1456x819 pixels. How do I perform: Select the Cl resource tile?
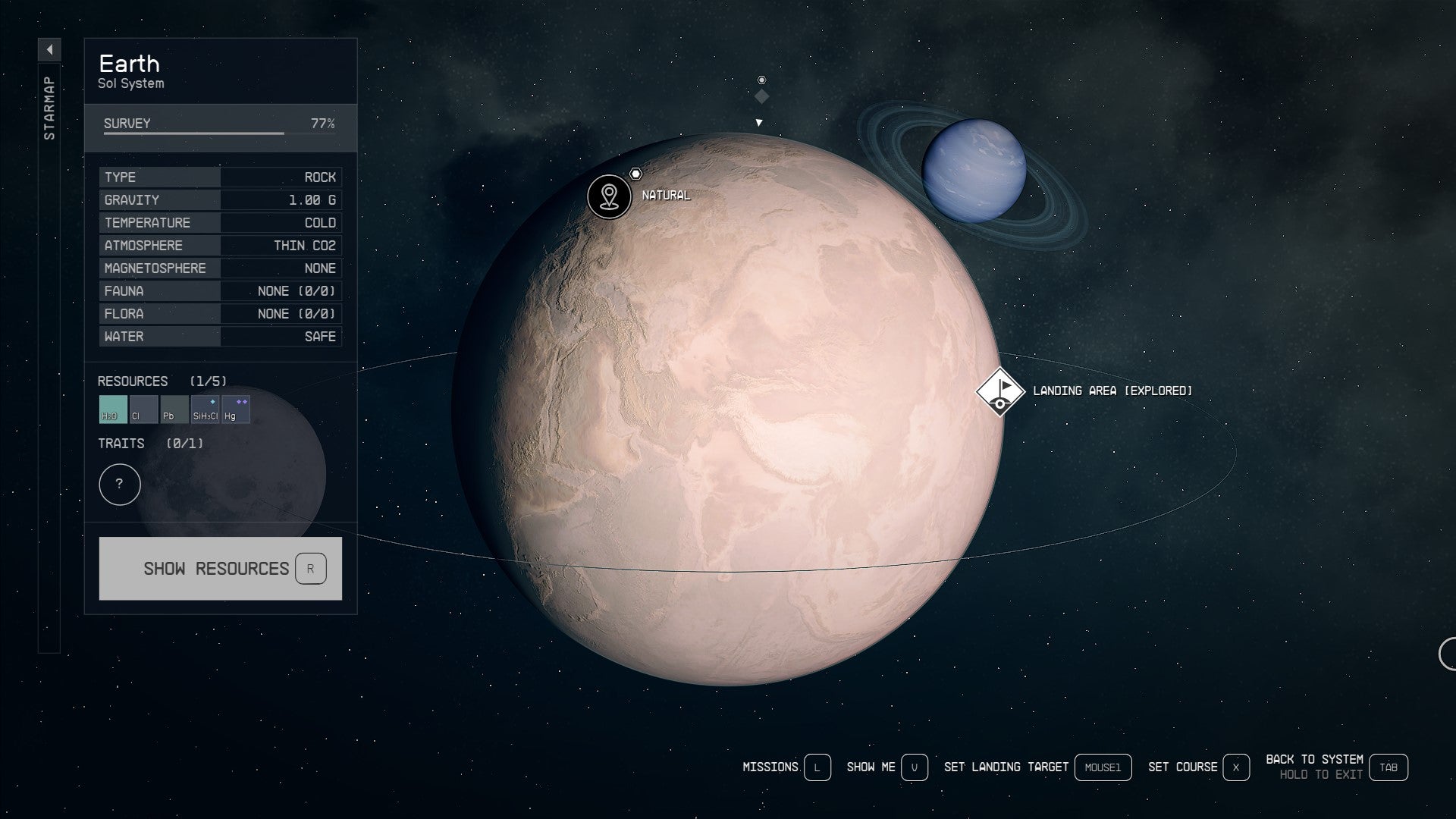point(143,409)
